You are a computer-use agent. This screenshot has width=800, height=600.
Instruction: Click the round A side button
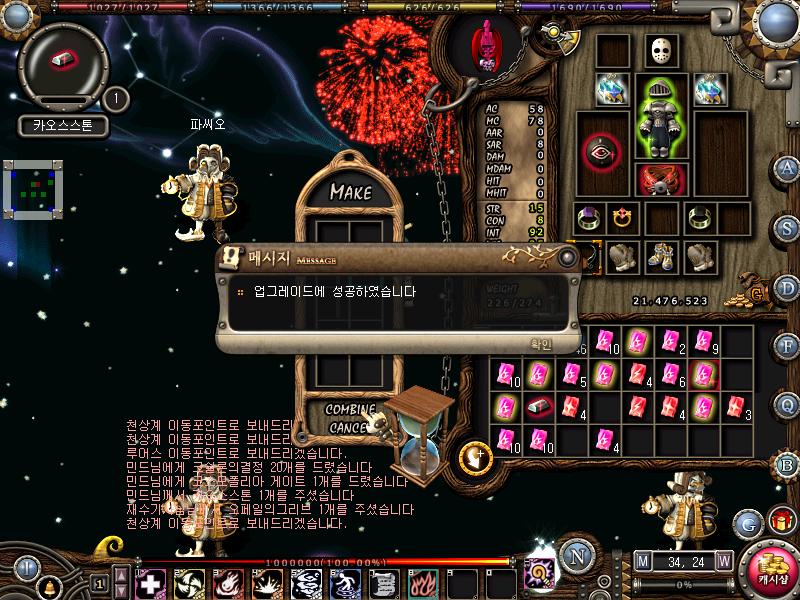tap(787, 168)
